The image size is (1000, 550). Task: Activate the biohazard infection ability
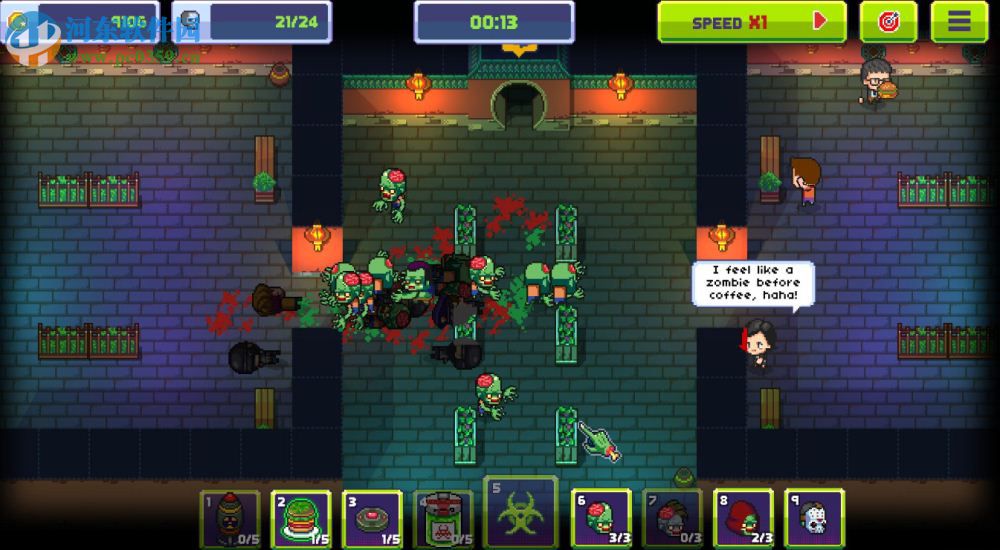click(520, 510)
